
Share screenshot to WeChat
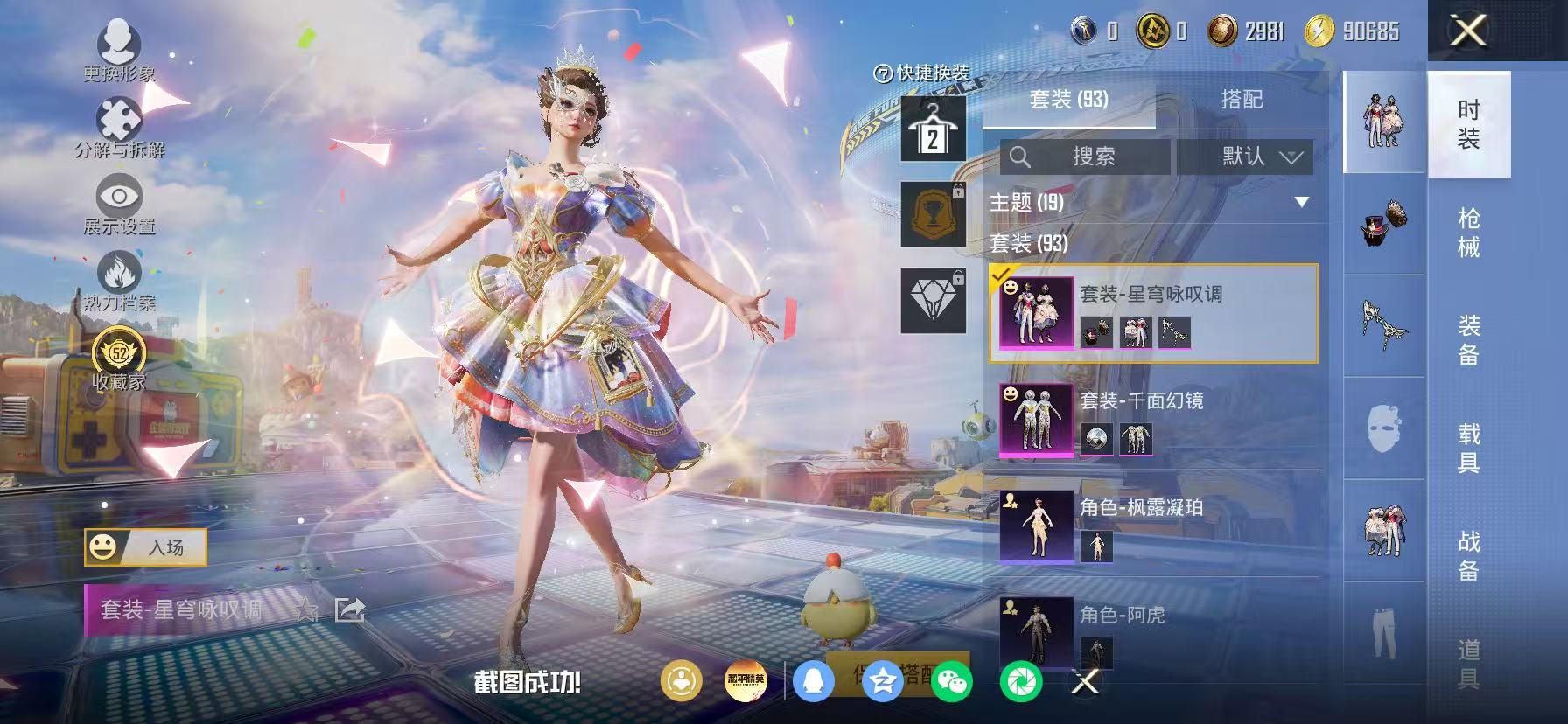click(951, 680)
